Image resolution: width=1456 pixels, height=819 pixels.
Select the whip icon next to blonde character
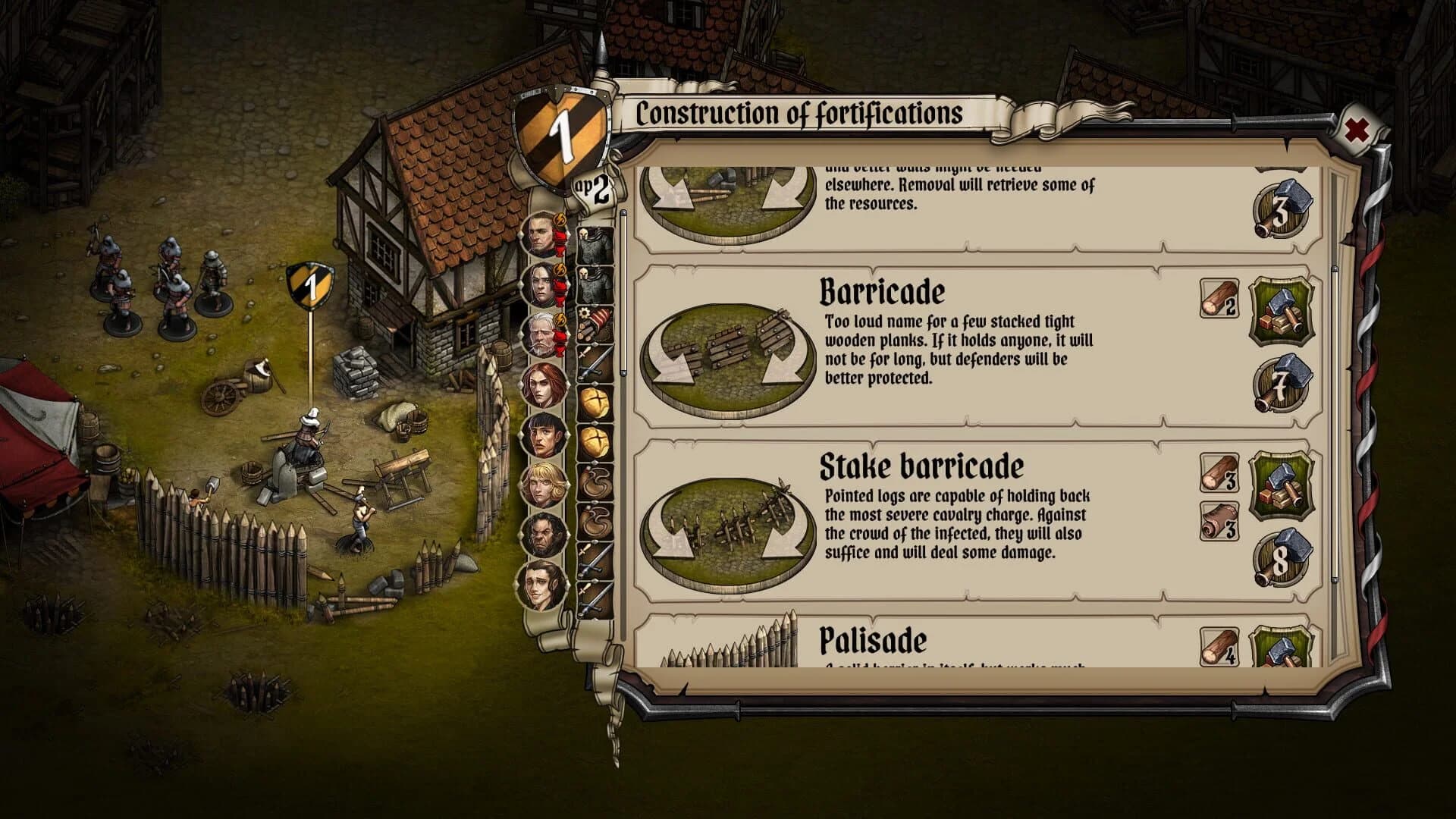pos(595,483)
